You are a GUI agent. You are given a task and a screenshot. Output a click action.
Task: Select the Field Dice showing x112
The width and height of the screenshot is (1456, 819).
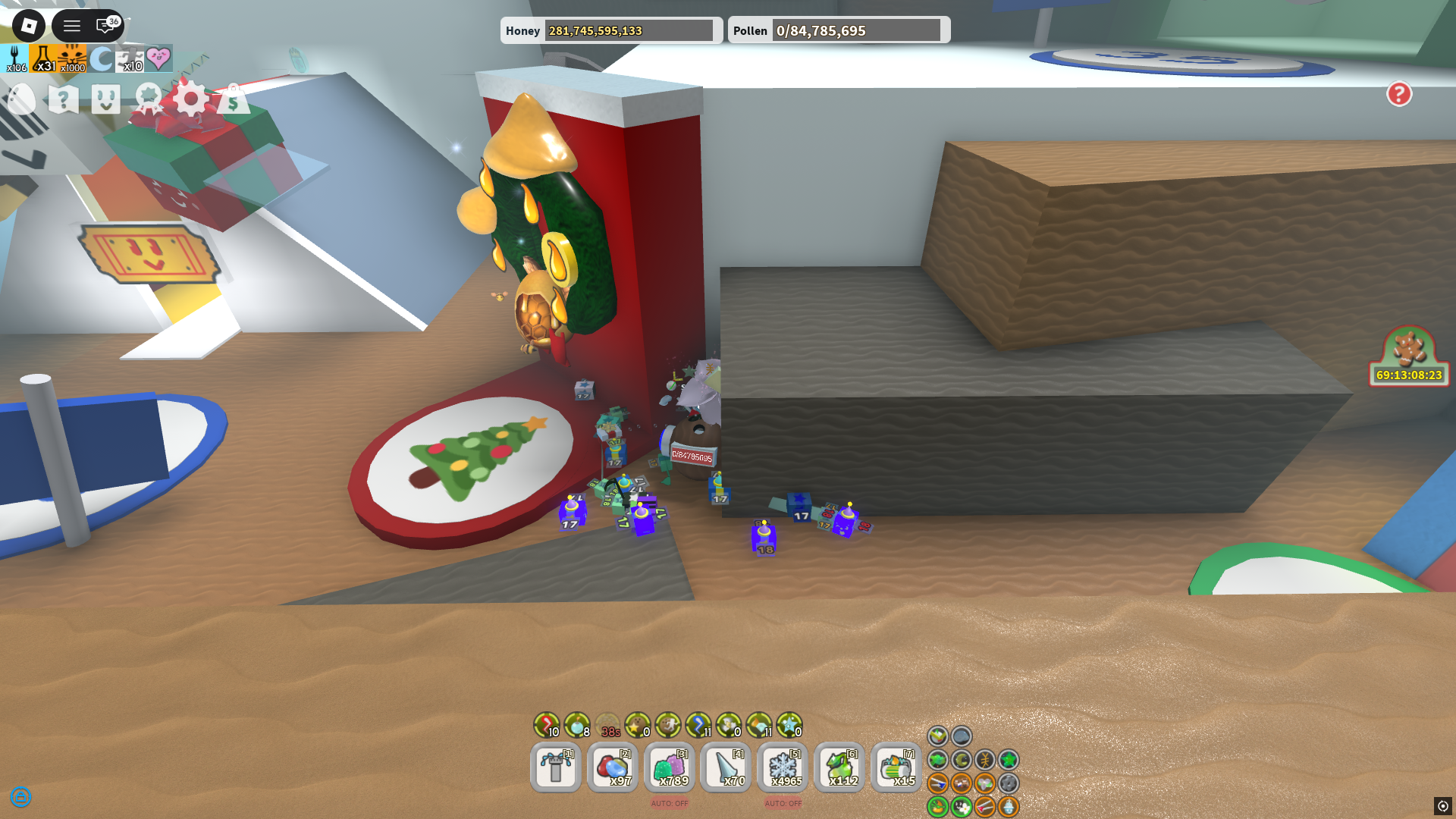click(x=839, y=767)
